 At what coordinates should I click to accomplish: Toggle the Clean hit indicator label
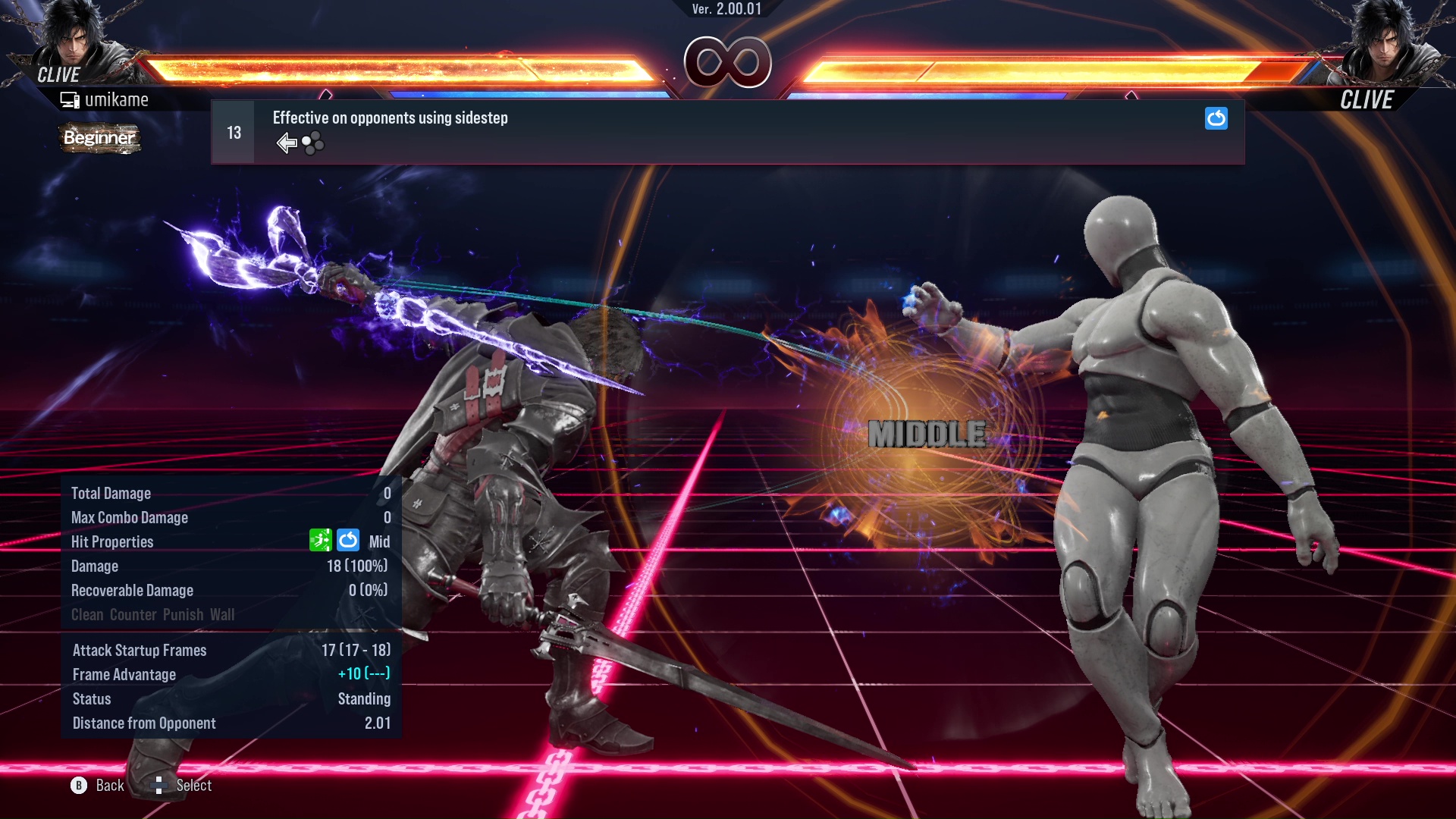point(89,615)
